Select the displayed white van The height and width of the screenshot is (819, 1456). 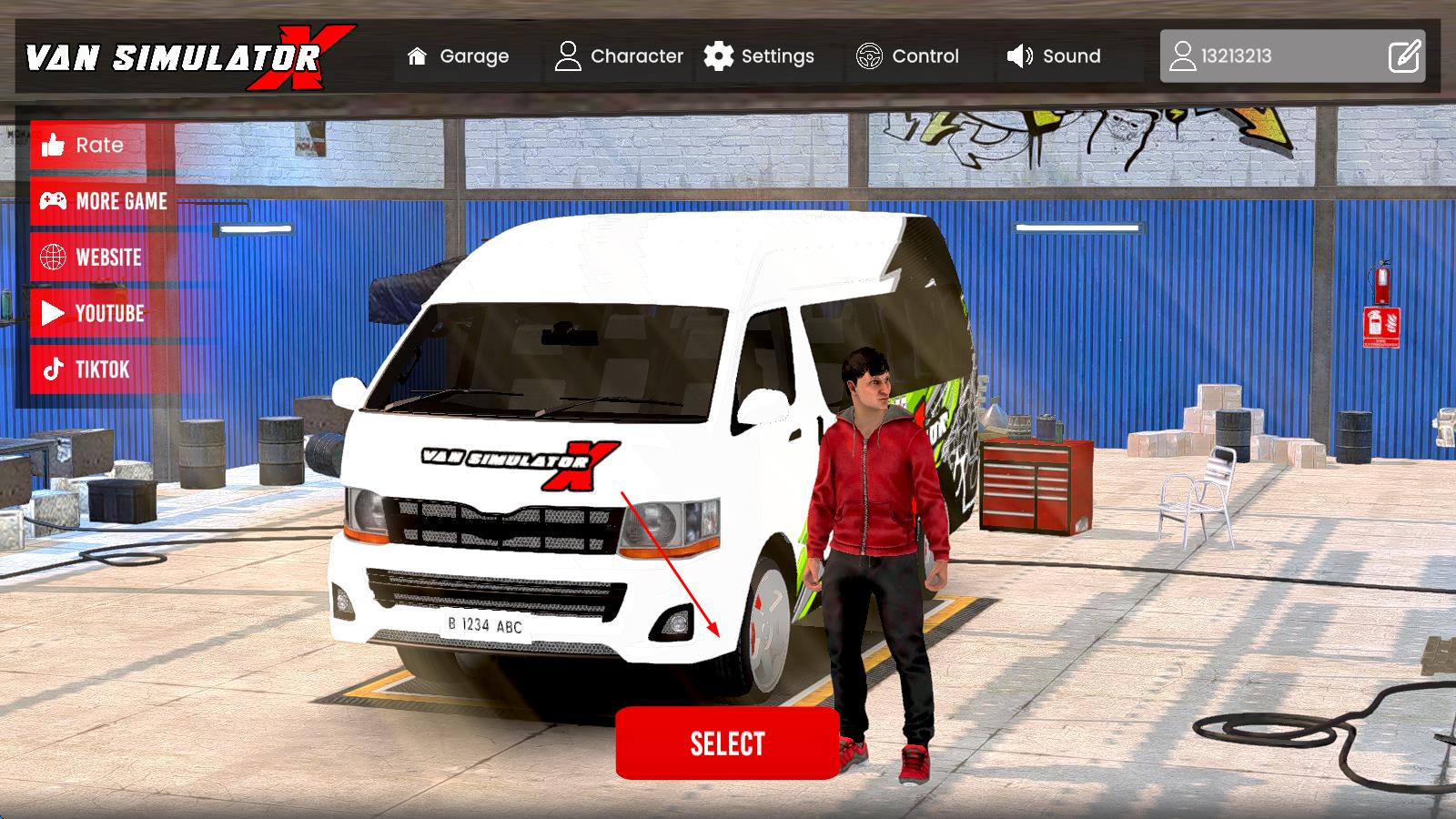727,743
